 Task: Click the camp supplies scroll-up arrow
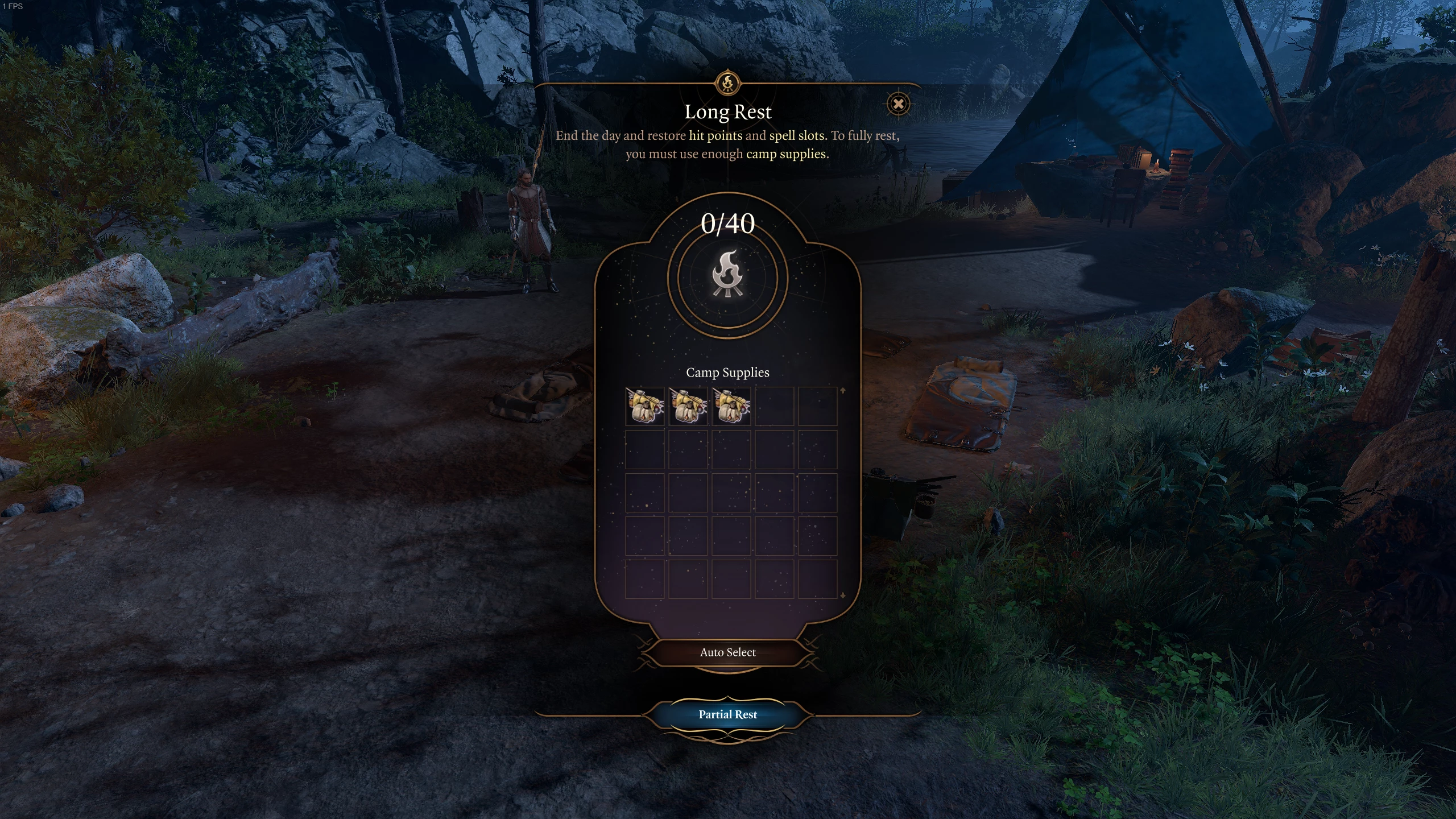pos(843,391)
